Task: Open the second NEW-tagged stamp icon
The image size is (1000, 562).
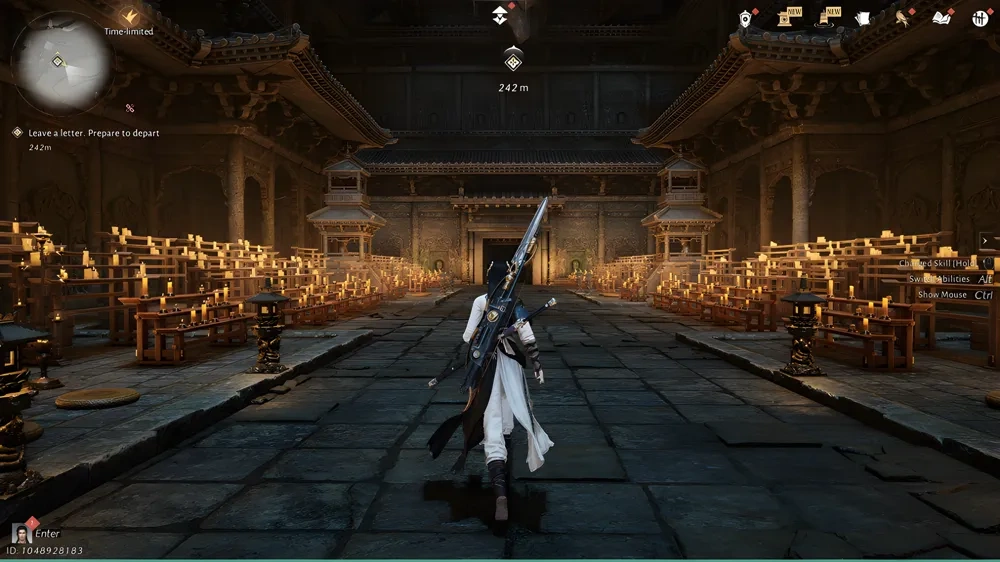Action: (x=829, y=18)
